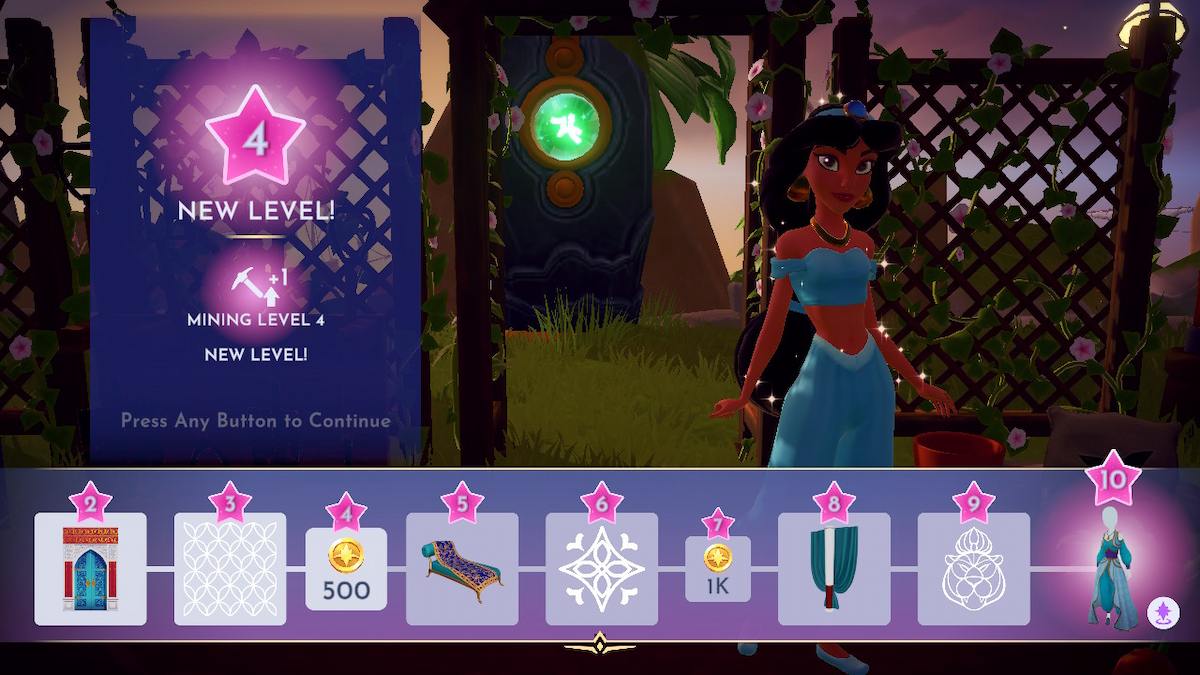
Task: Click the golden ornament below the reward track
Action: coord(600,645)
